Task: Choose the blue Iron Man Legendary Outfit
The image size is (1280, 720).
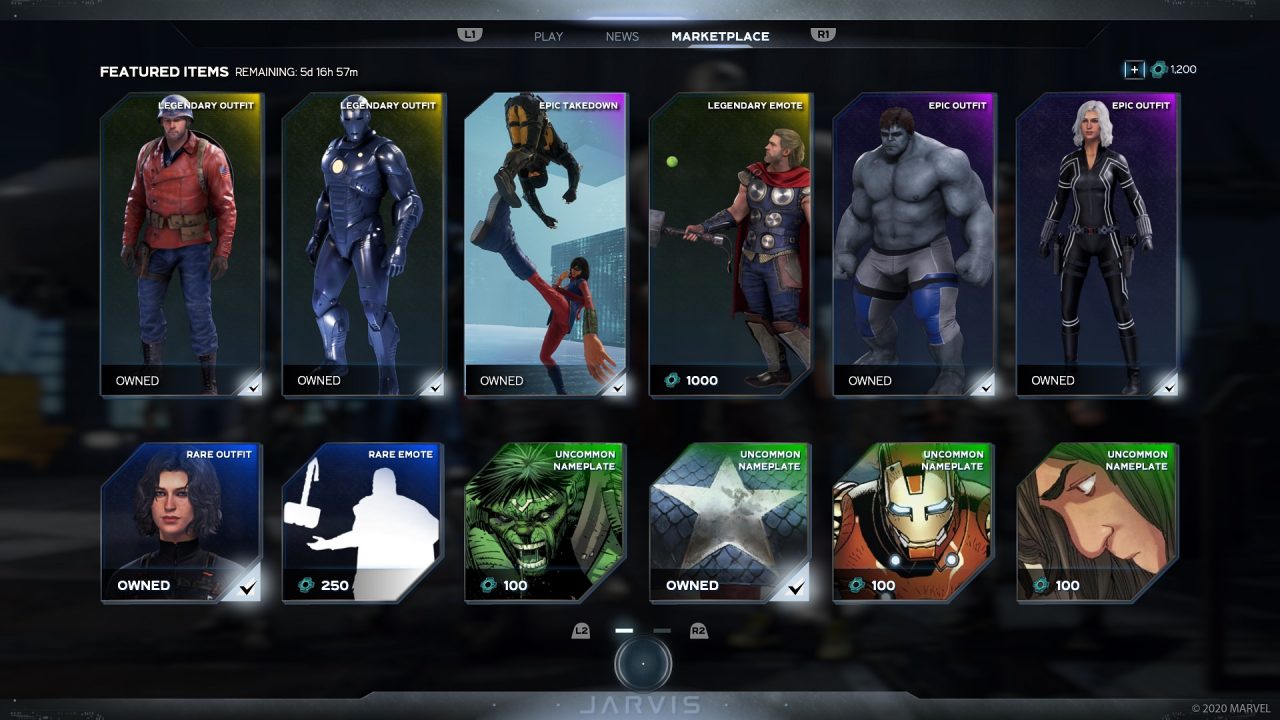Action: tap(363, 245)
